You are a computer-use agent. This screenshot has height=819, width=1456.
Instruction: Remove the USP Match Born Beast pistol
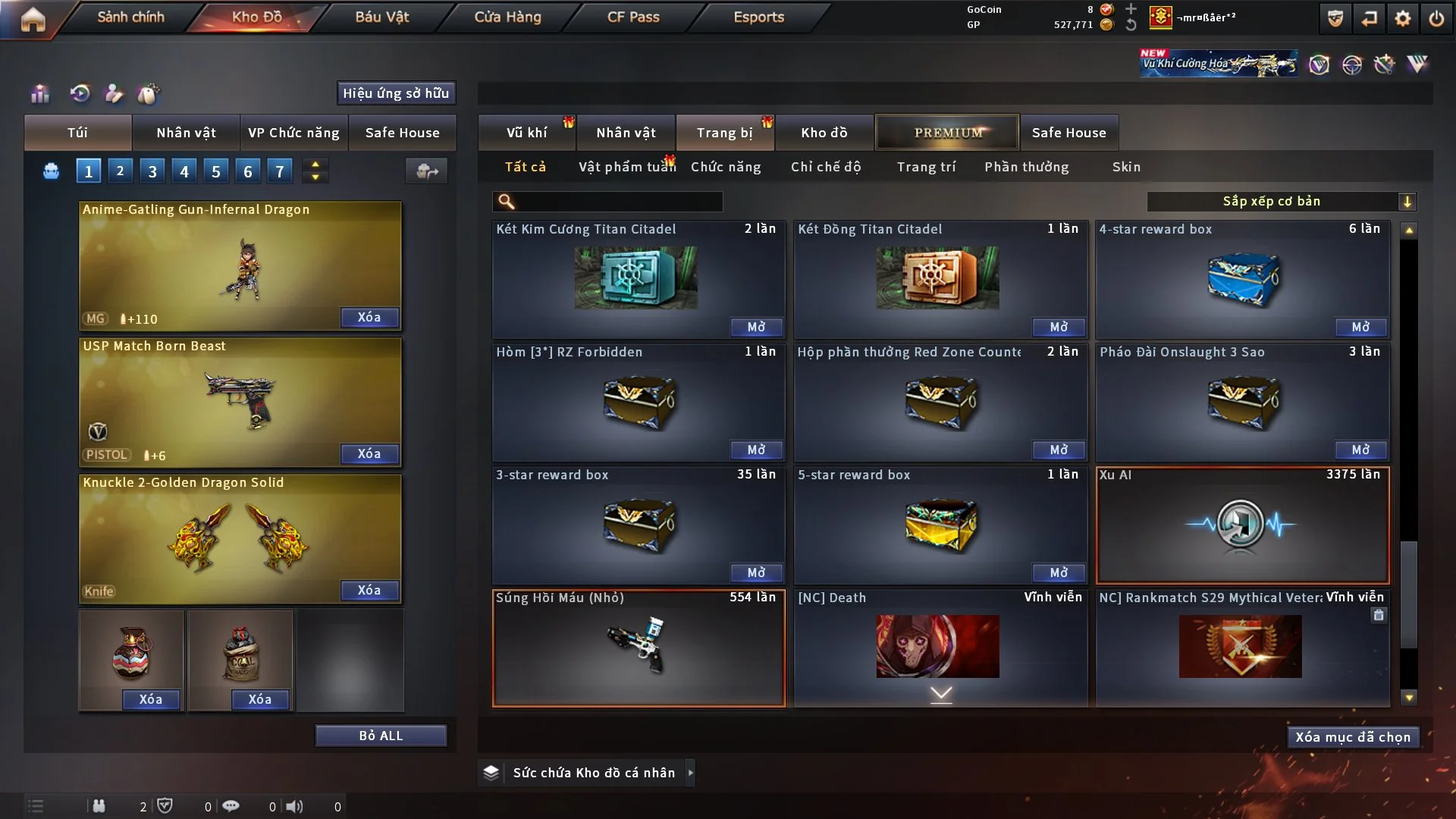click(369, 453)
